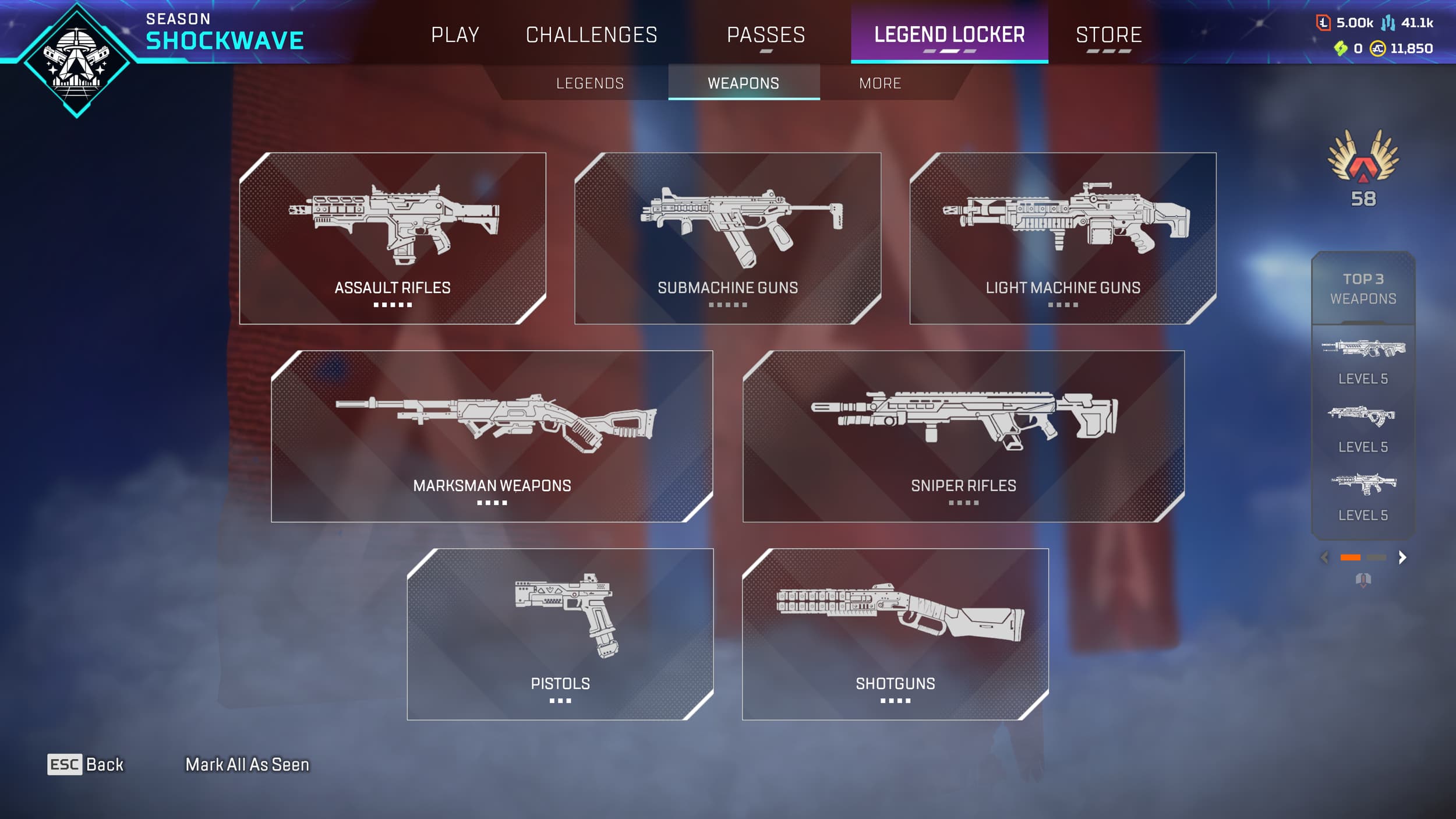Switch to the LEGENDS tab
The image size is (1456, 819).
click(589, 83)
